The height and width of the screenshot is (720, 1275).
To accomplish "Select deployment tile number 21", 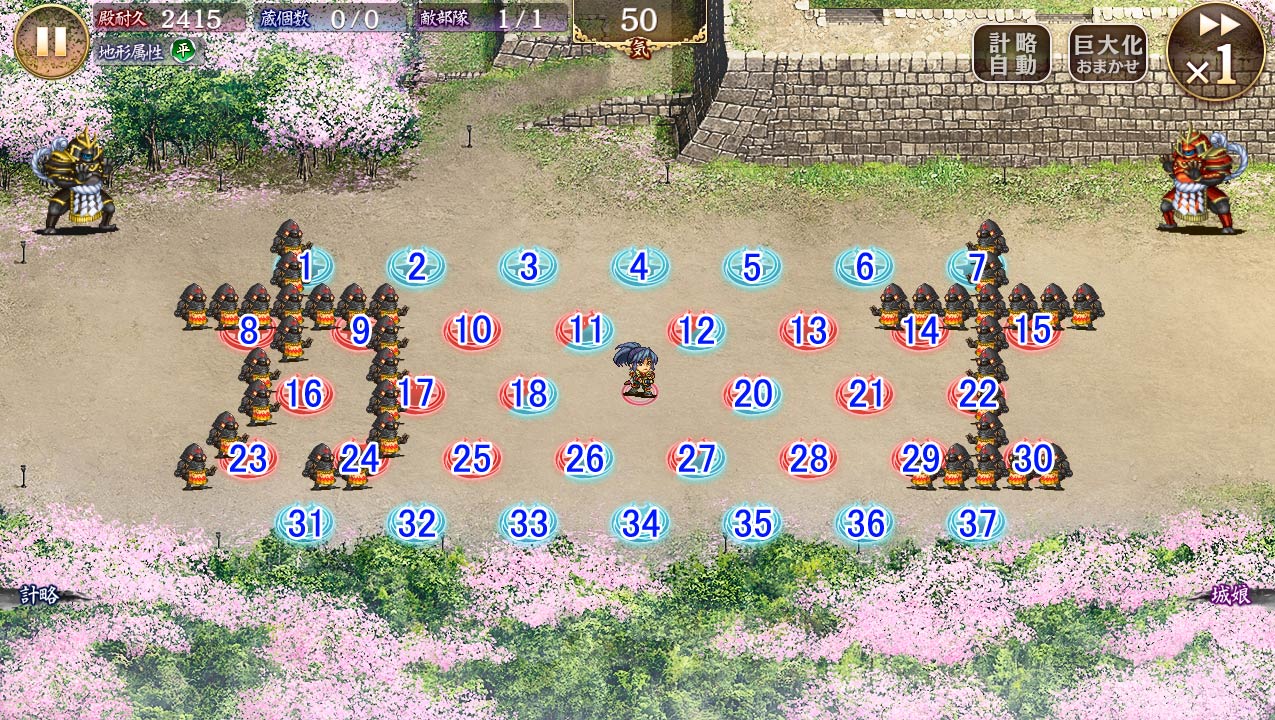I will 864,394.
